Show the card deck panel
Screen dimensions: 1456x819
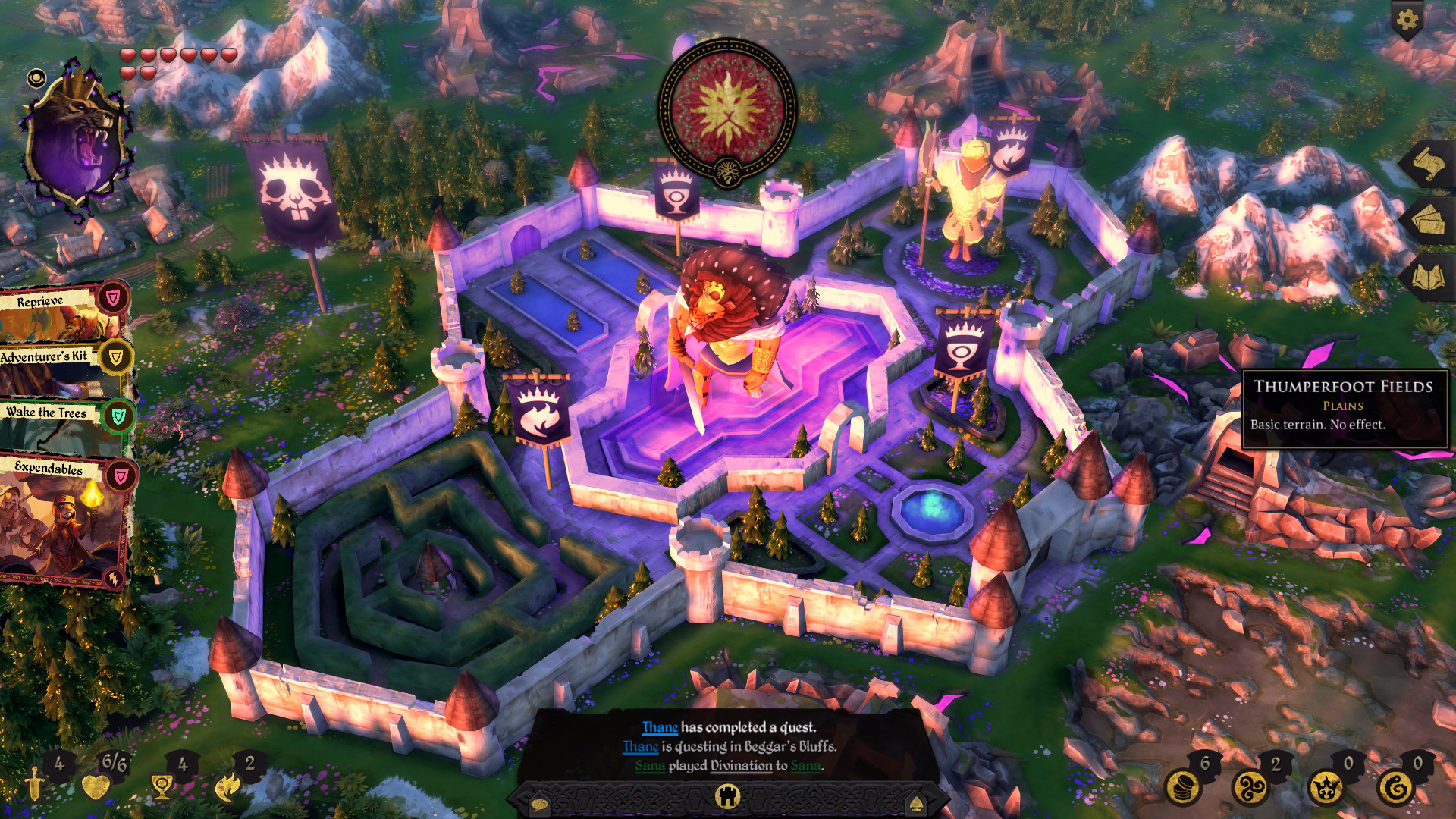point(1426,221)
